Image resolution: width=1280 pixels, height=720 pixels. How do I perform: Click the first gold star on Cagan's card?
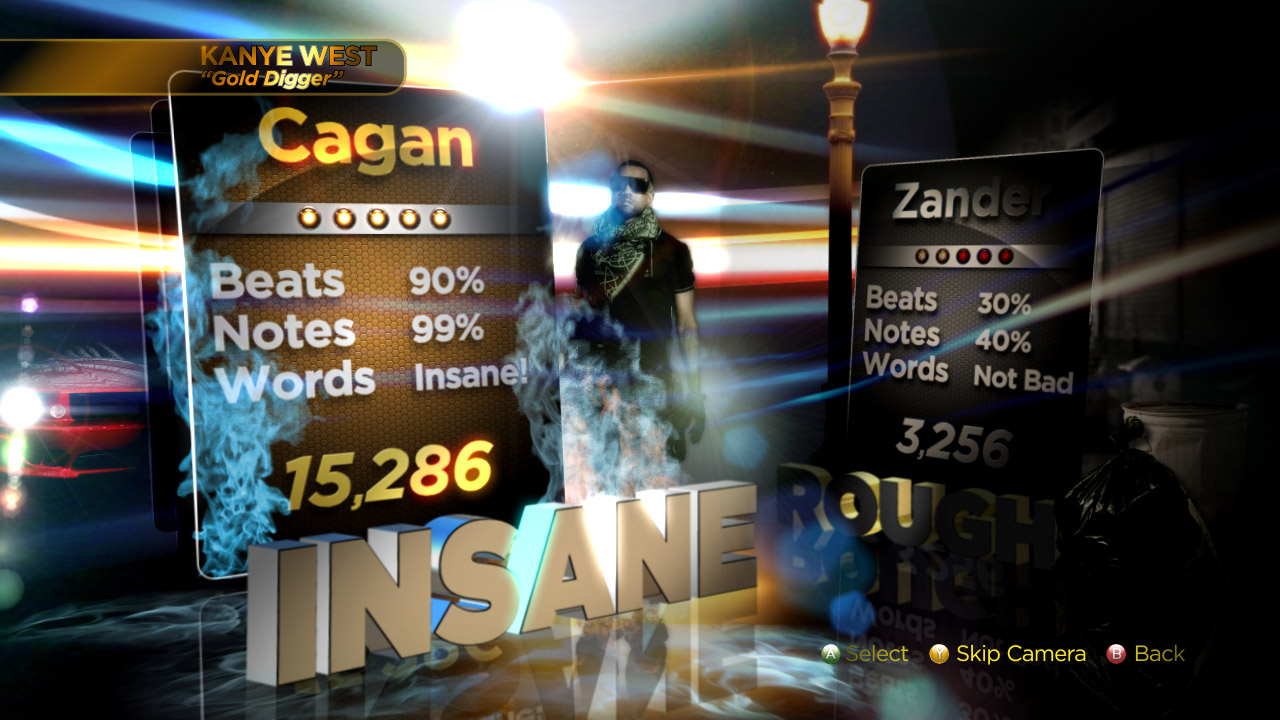point(310,216)
